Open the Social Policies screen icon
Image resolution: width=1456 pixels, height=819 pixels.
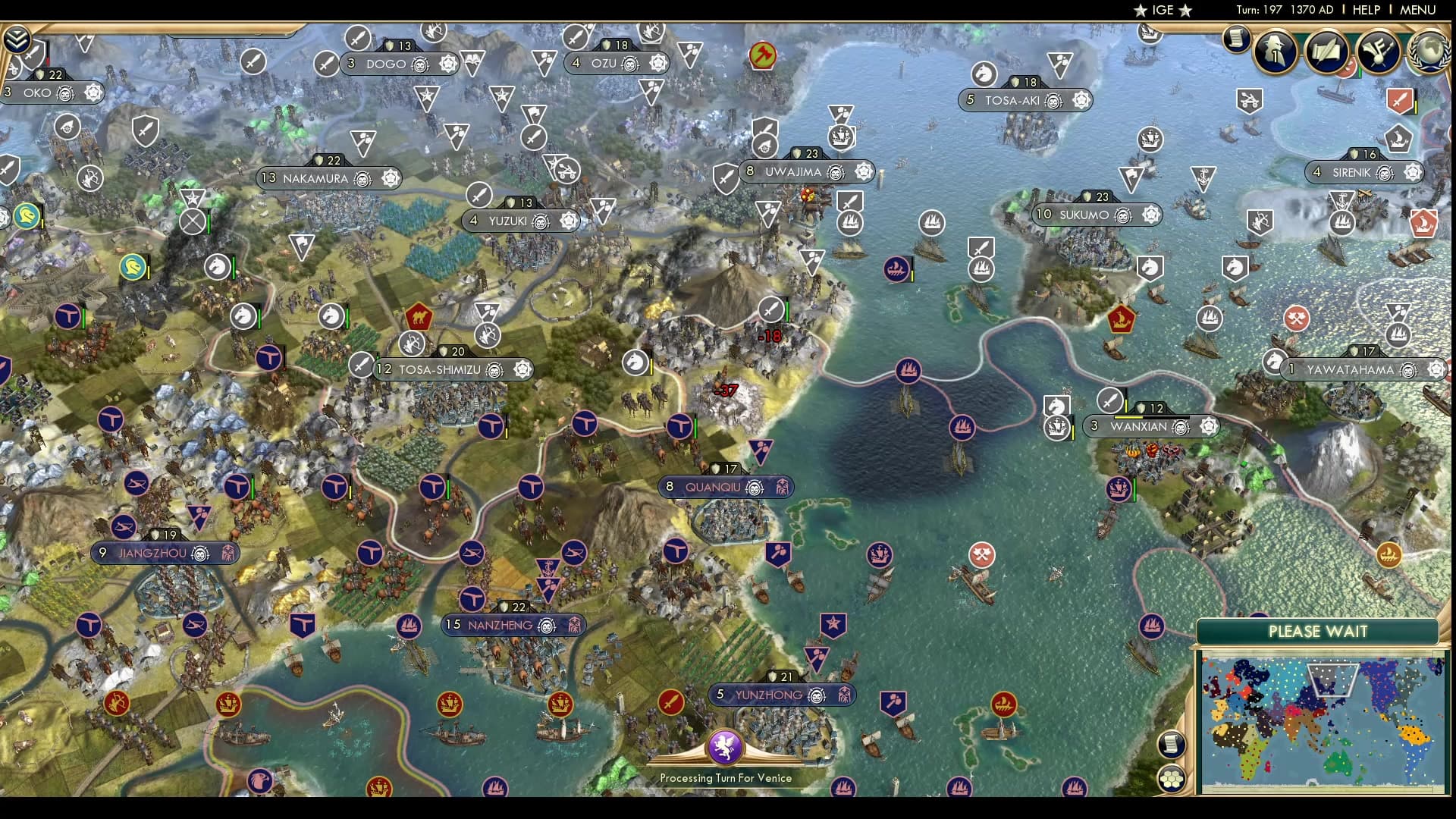1326,53
